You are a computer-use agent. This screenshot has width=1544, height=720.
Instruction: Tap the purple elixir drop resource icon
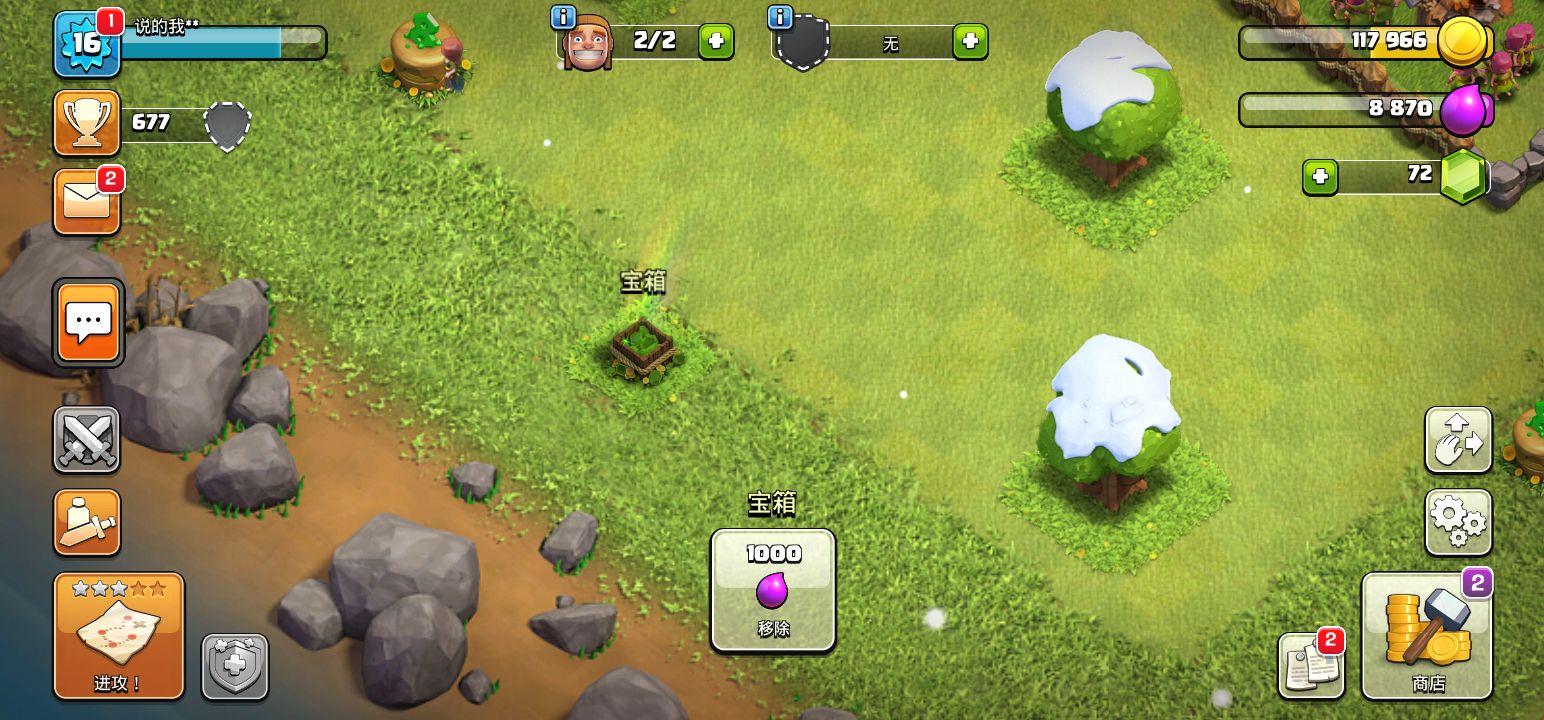[x=1465, y=109]
